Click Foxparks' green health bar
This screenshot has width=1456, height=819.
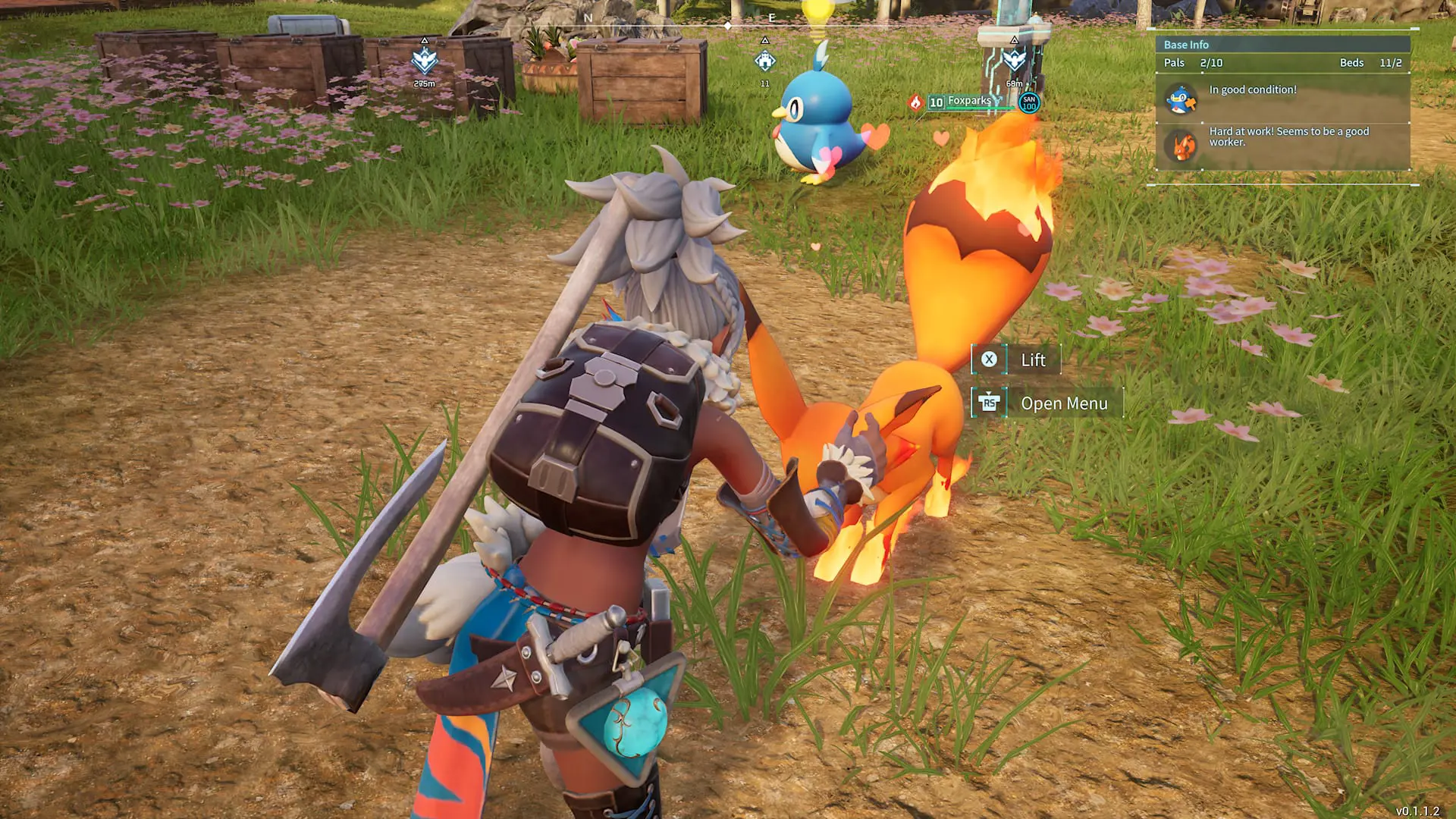click(x=981, y=108)
